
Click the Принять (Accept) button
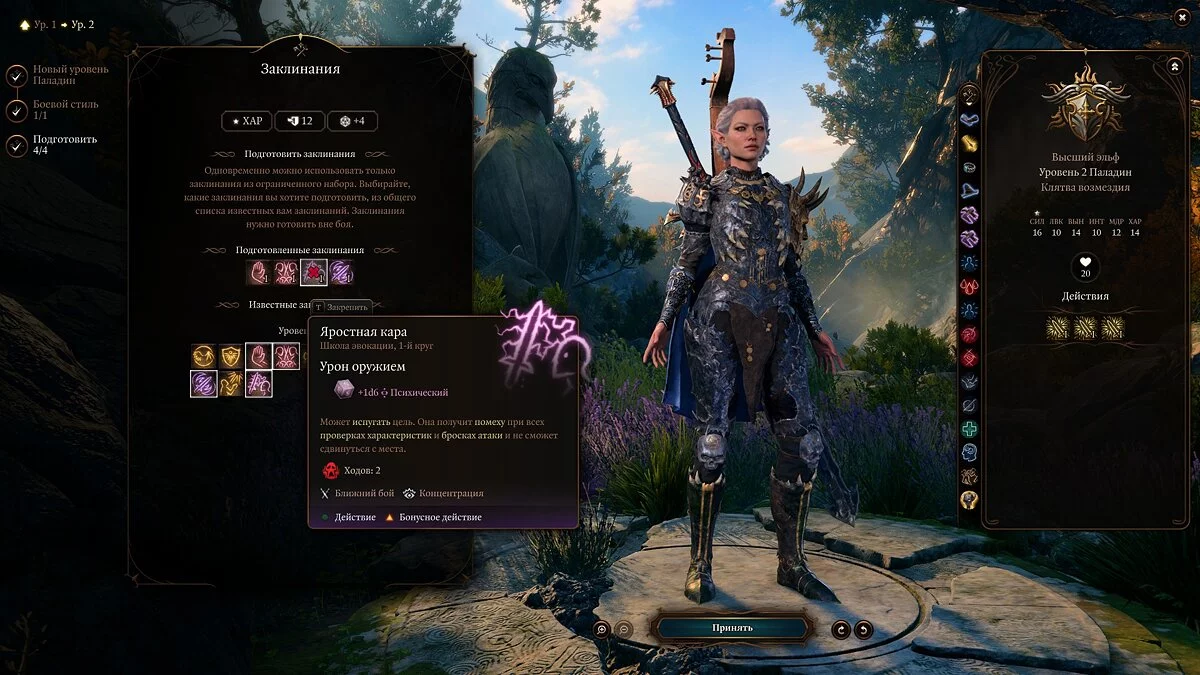(x=732, y=628)
